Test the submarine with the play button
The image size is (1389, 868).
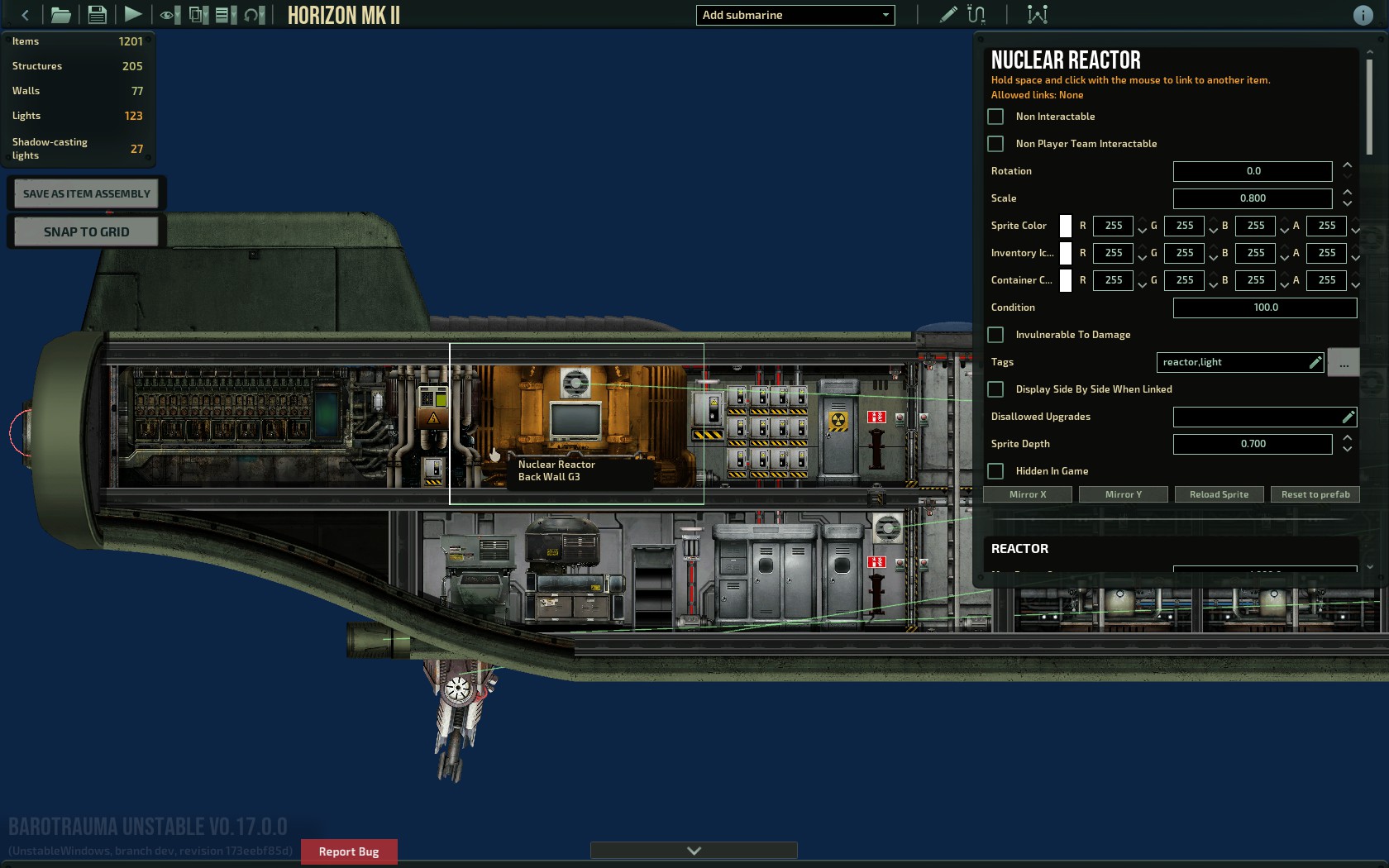click(132, 15)
